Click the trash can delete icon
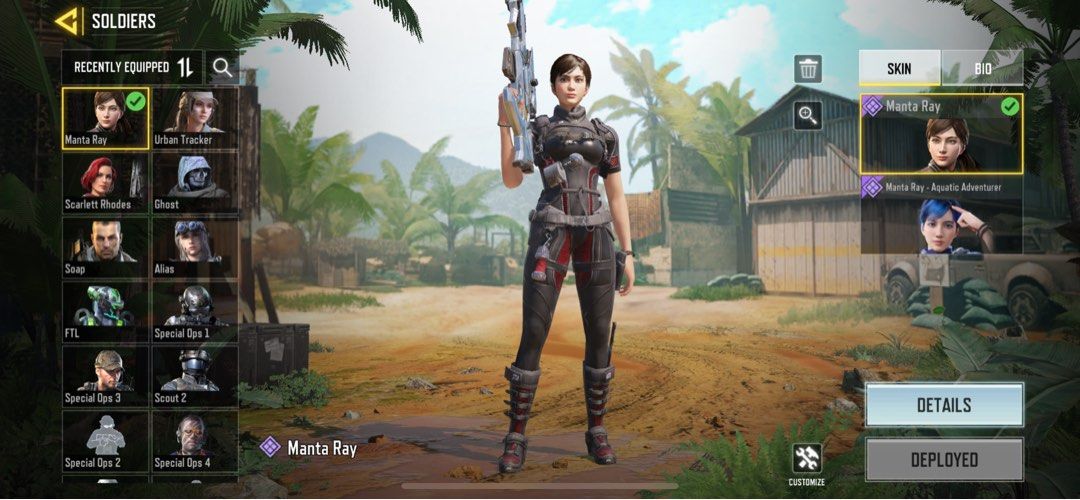Image resolution: width=1080 pixels, height=500 pixels. pos(808,69)
